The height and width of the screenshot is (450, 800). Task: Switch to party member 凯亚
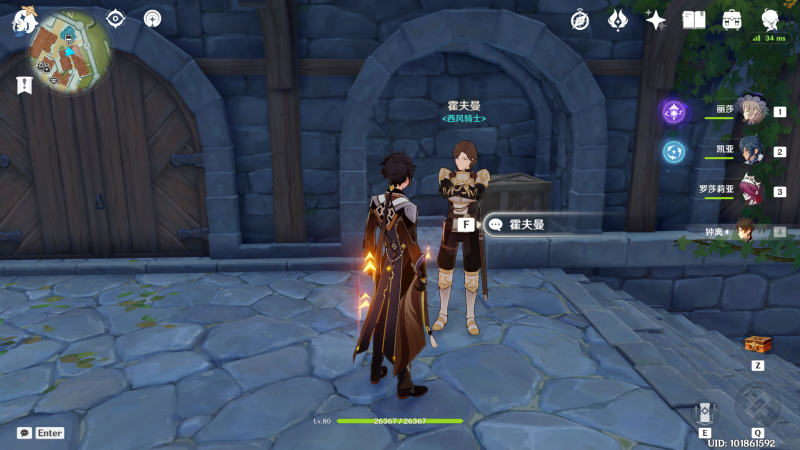pos(752,152)
